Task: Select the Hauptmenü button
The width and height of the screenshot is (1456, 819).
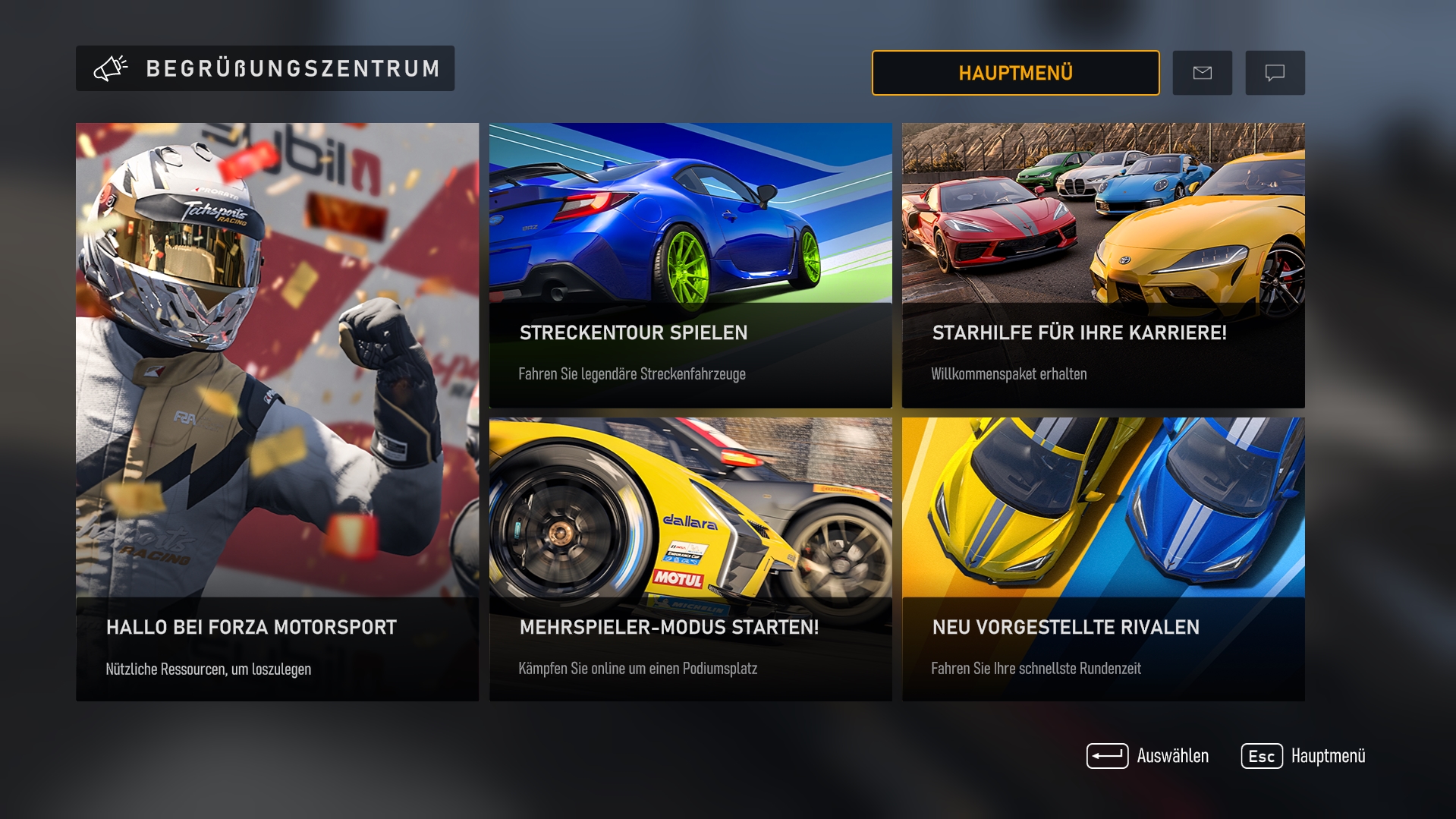Action: tap(1015, 73)
